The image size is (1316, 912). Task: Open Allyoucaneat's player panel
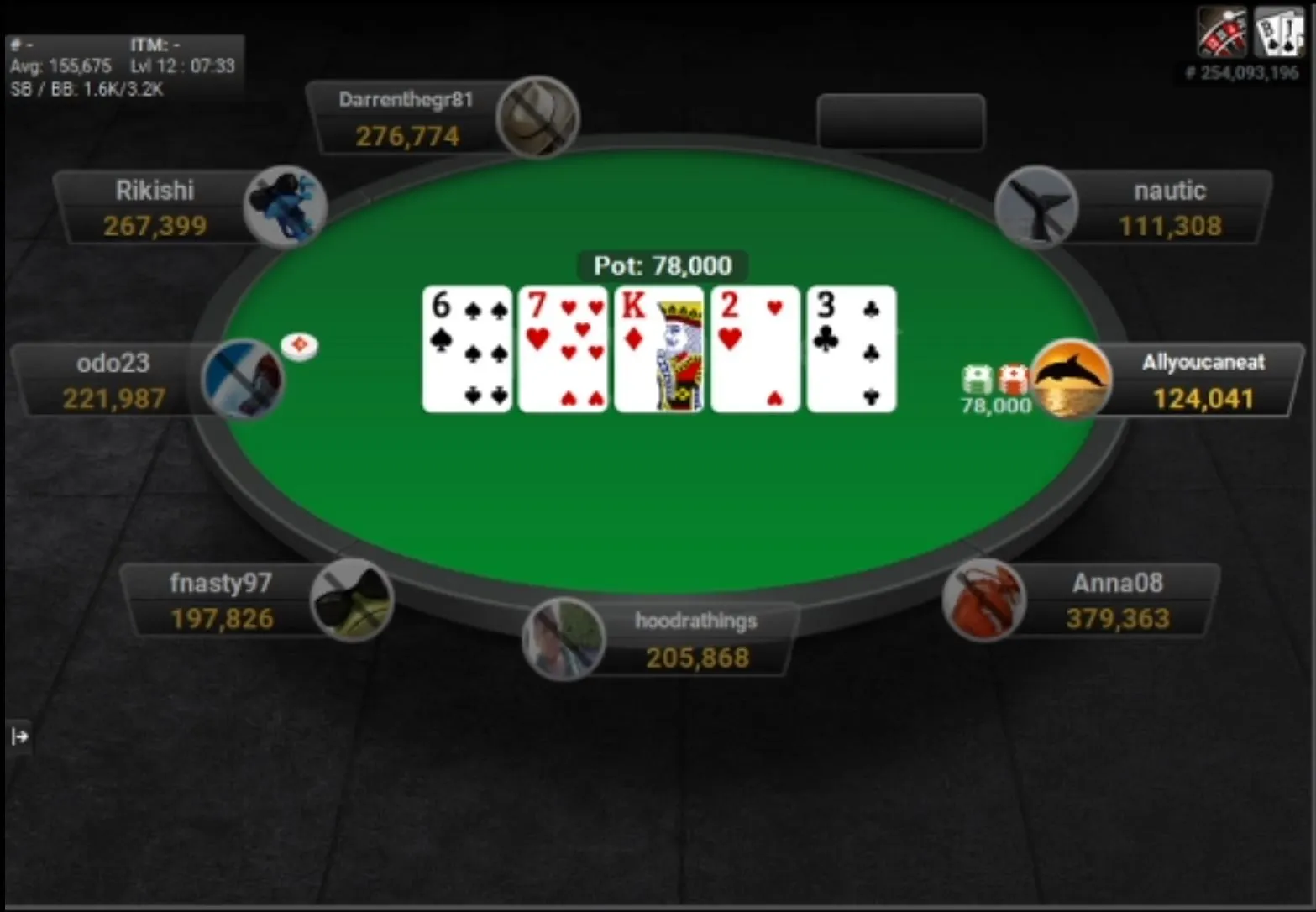(1202, 381)
